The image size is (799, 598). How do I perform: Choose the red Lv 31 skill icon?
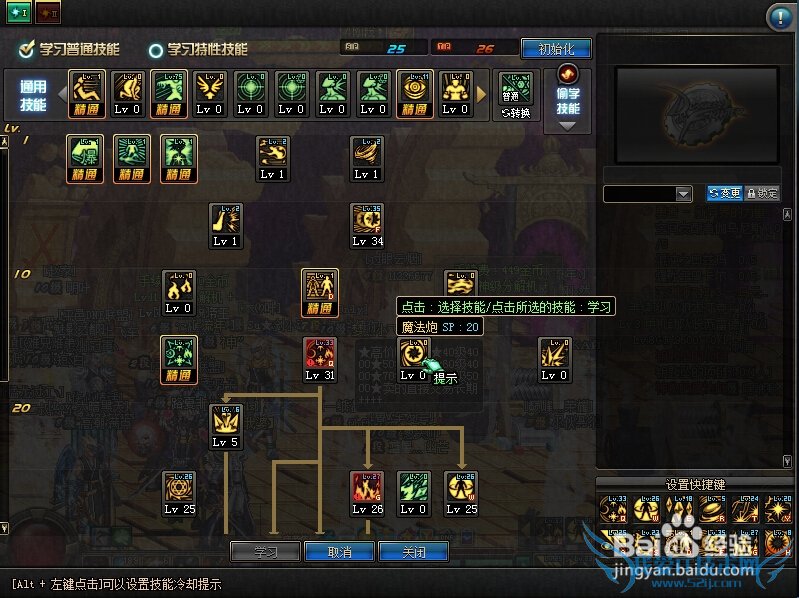click(319, 354)
